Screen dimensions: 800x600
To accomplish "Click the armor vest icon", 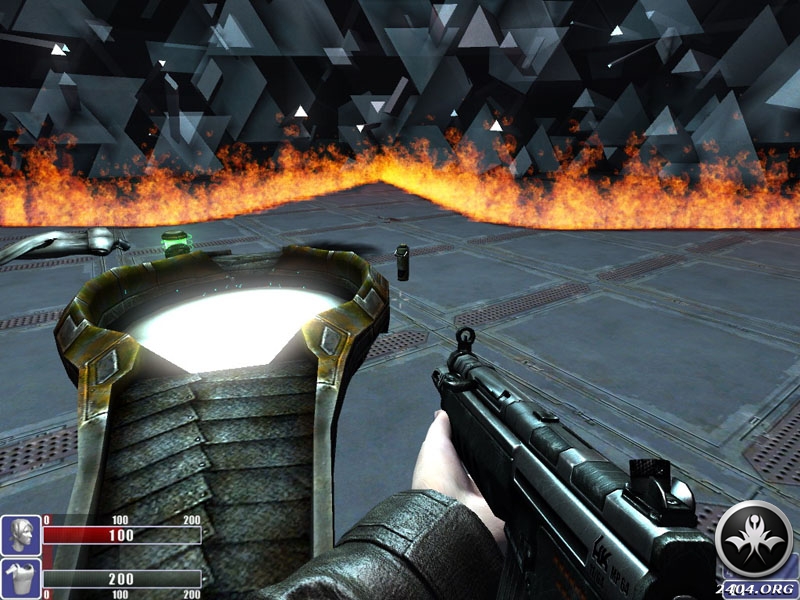I will (x=20, y=579).
